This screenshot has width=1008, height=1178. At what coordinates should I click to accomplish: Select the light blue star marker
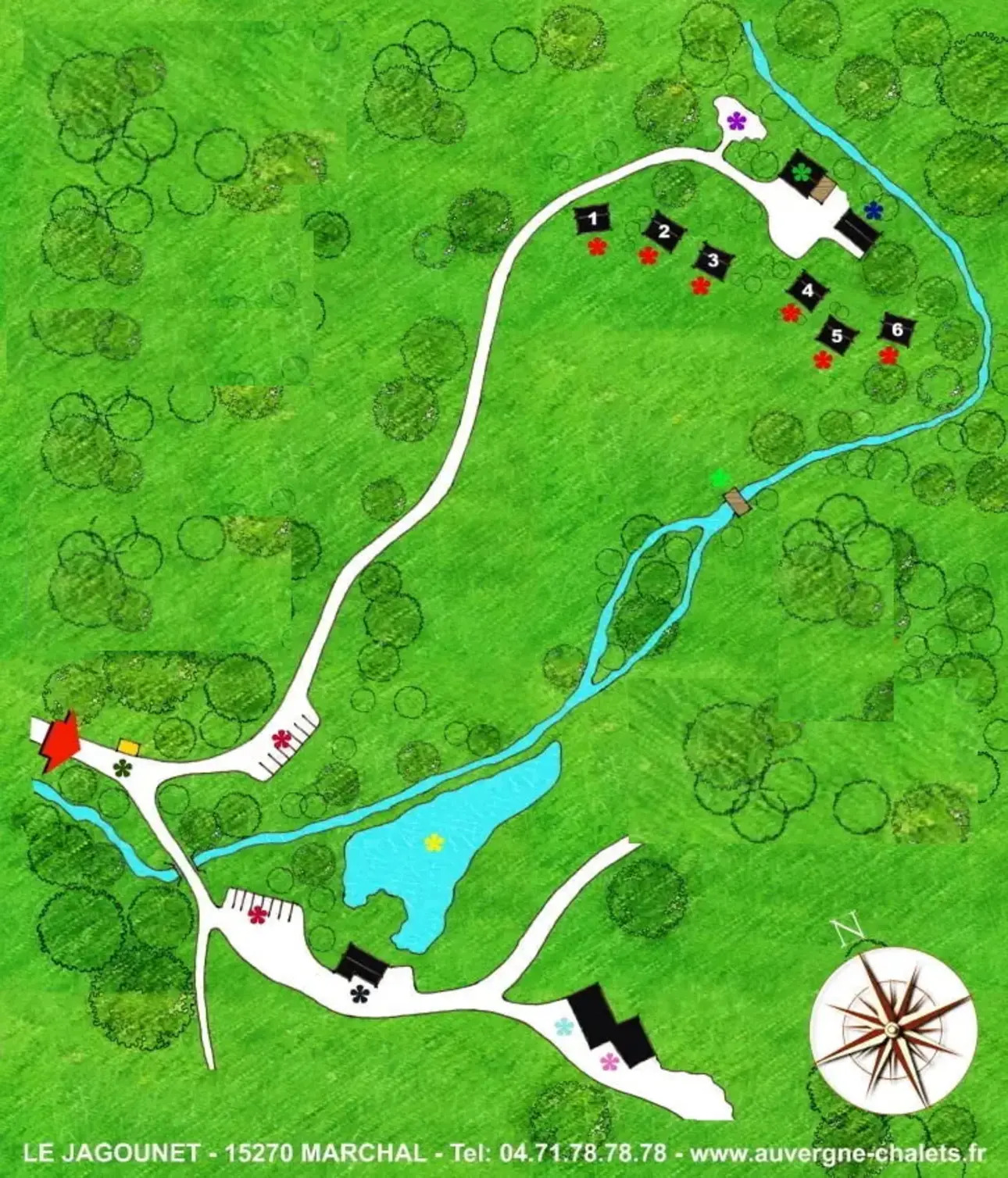[x=563, y=1026]
